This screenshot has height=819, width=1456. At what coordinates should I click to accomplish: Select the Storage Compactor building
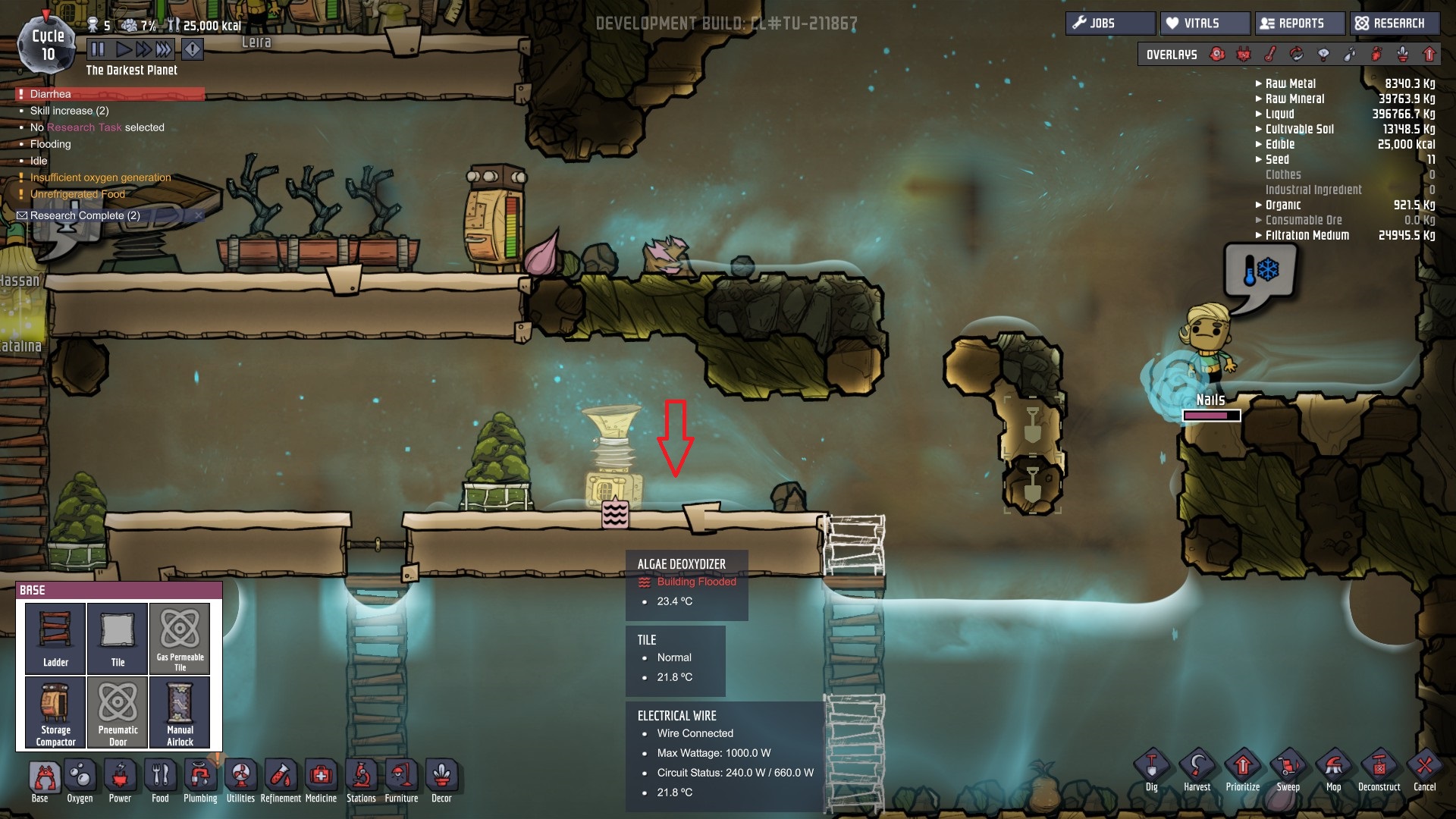pos(55,712)
